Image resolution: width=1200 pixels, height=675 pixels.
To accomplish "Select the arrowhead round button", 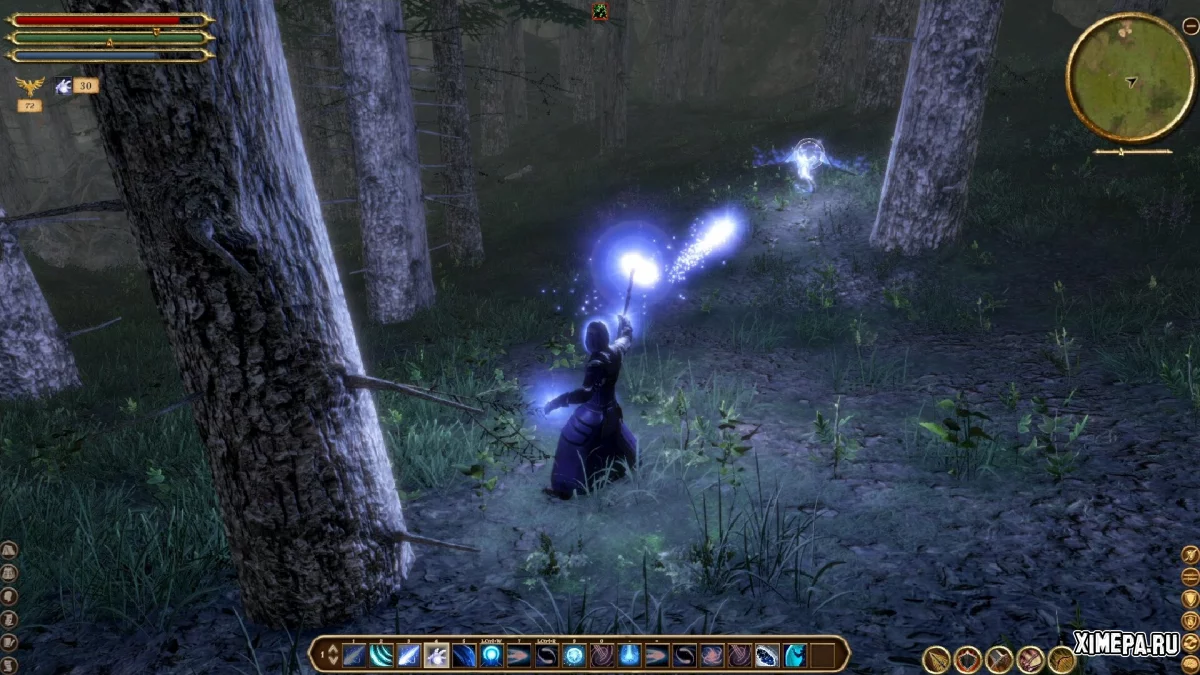I will [937, 659].
